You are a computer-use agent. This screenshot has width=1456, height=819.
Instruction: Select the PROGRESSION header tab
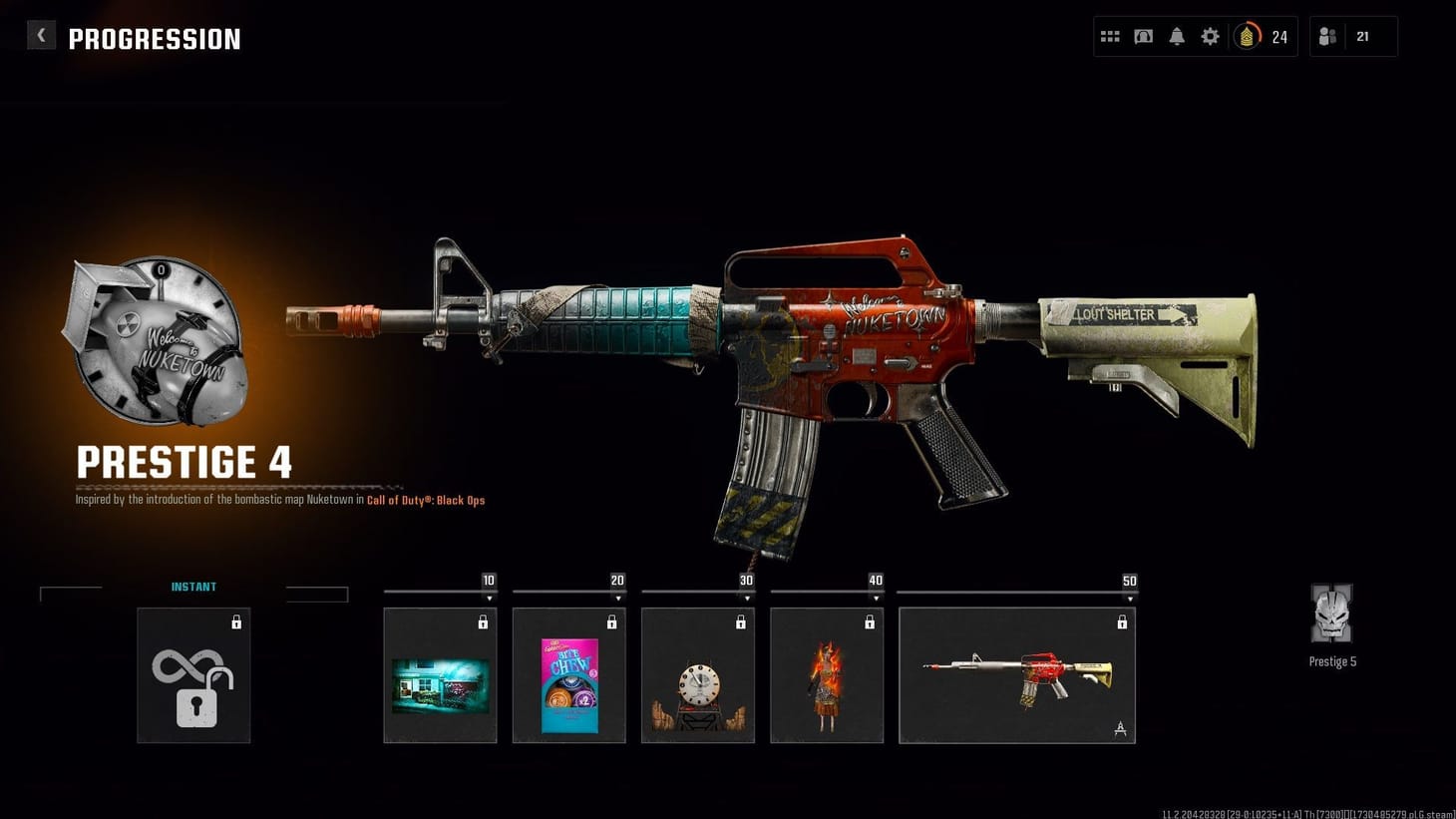click(155, 39)
